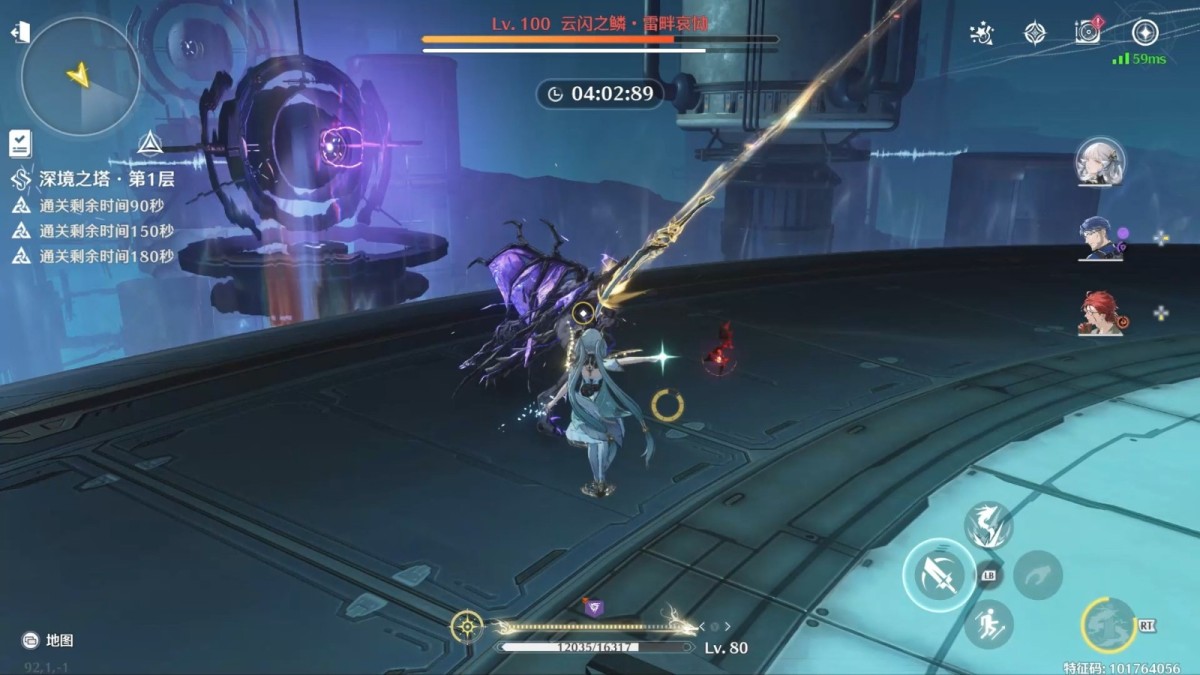The width and height of the screenshot is (1200, 675).
Task: Use the greyed grapple hook button
Action: (1037, 574)
